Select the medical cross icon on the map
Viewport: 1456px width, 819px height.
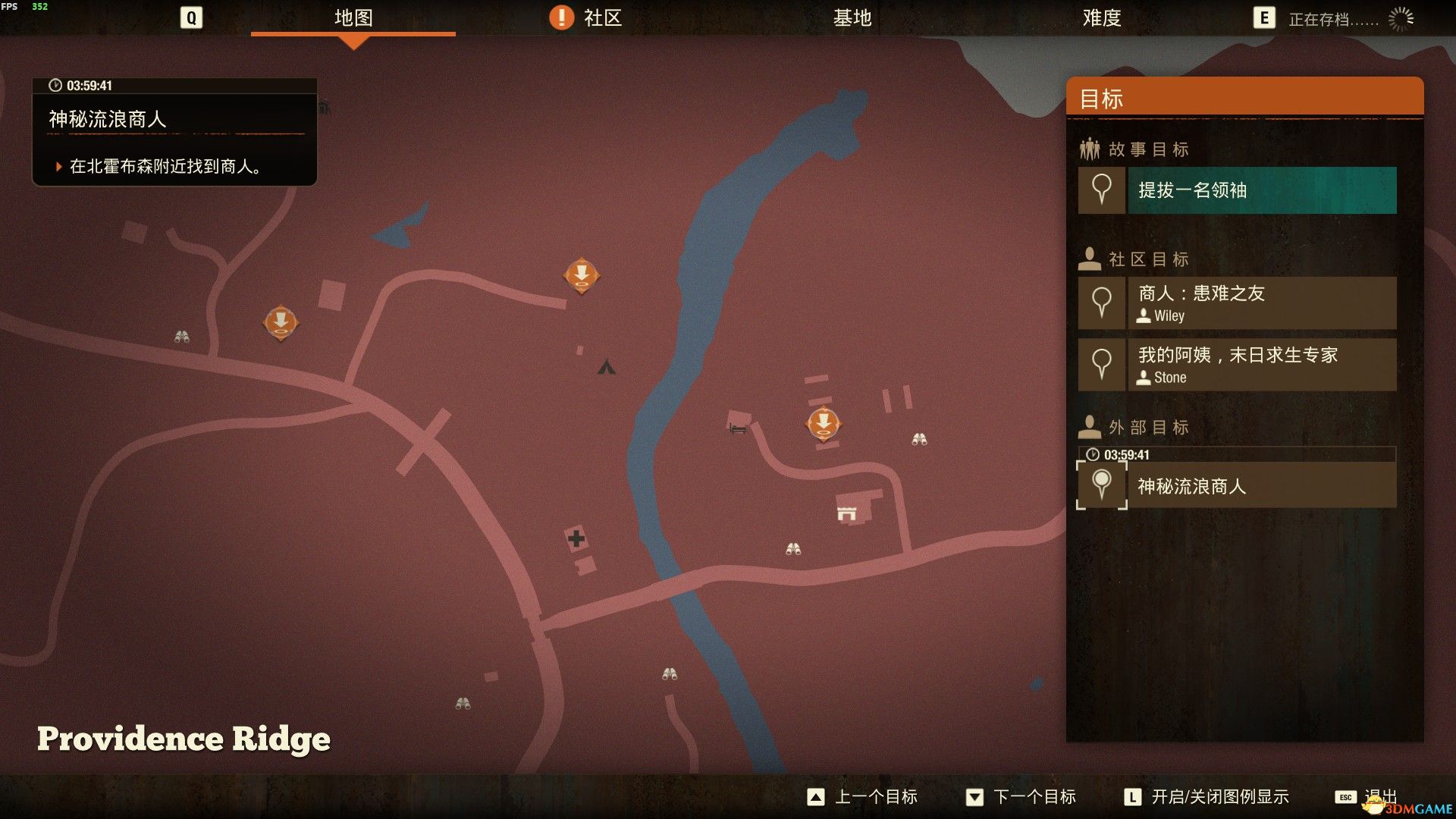576,540
